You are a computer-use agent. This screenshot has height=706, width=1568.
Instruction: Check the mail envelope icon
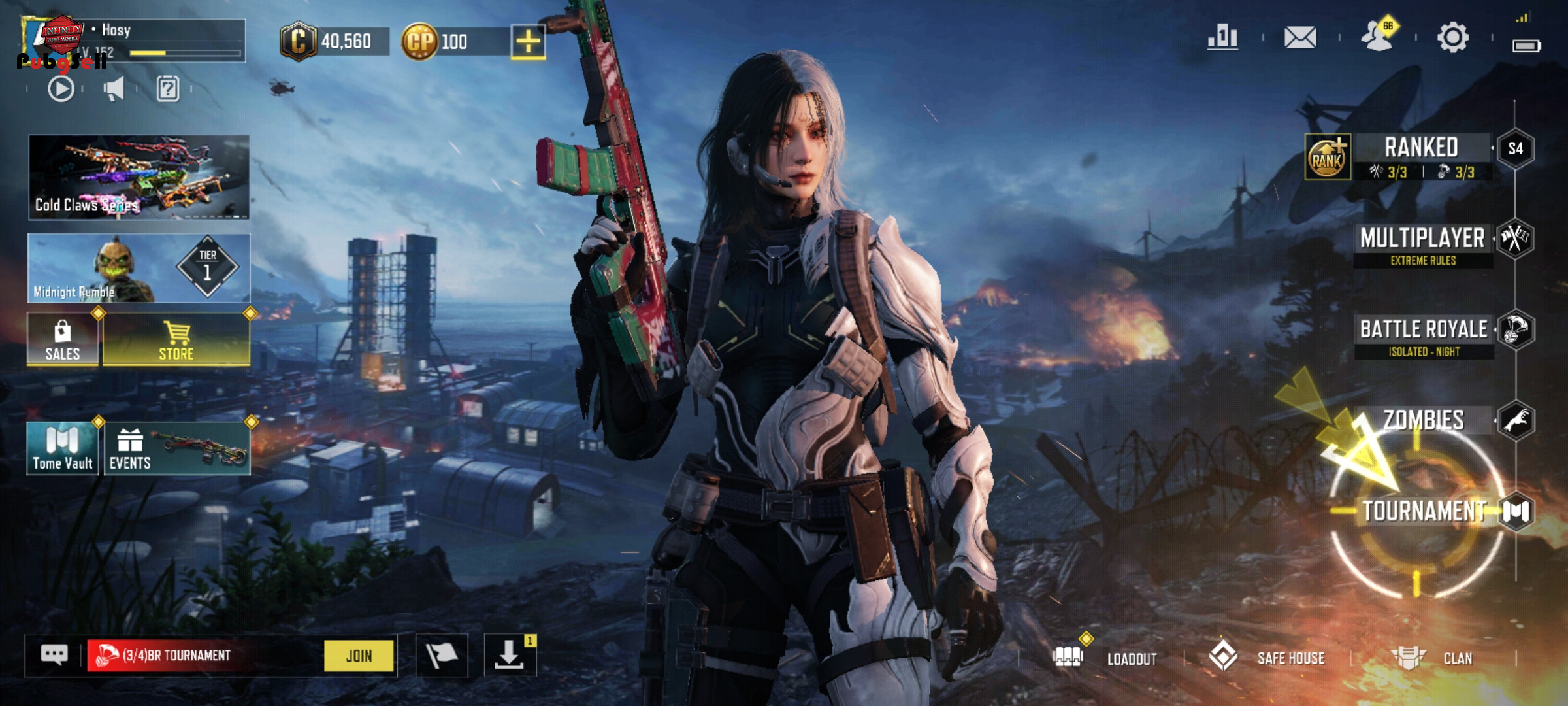(x=1300, y=37)
